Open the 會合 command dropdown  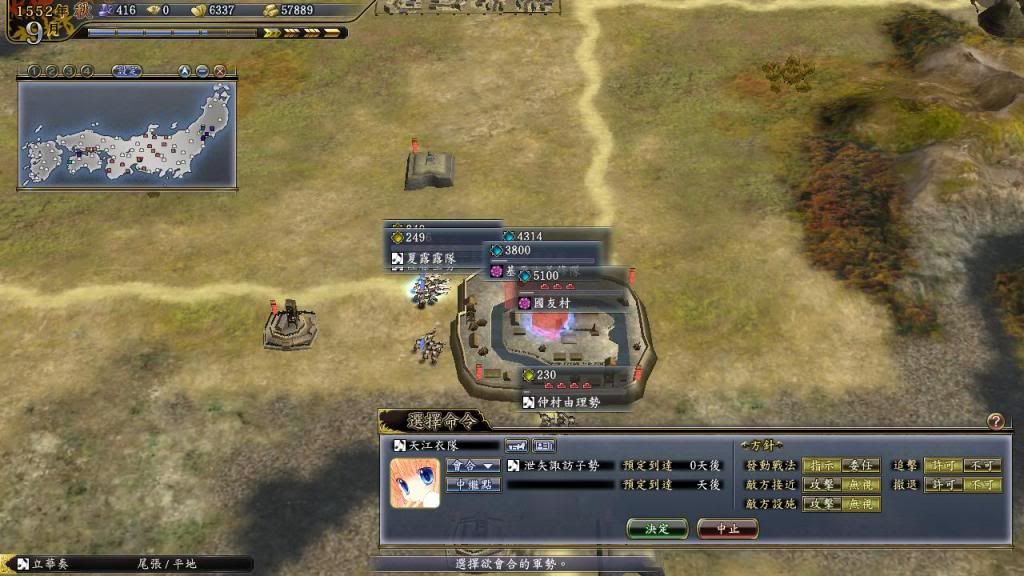tap(473, 465)
